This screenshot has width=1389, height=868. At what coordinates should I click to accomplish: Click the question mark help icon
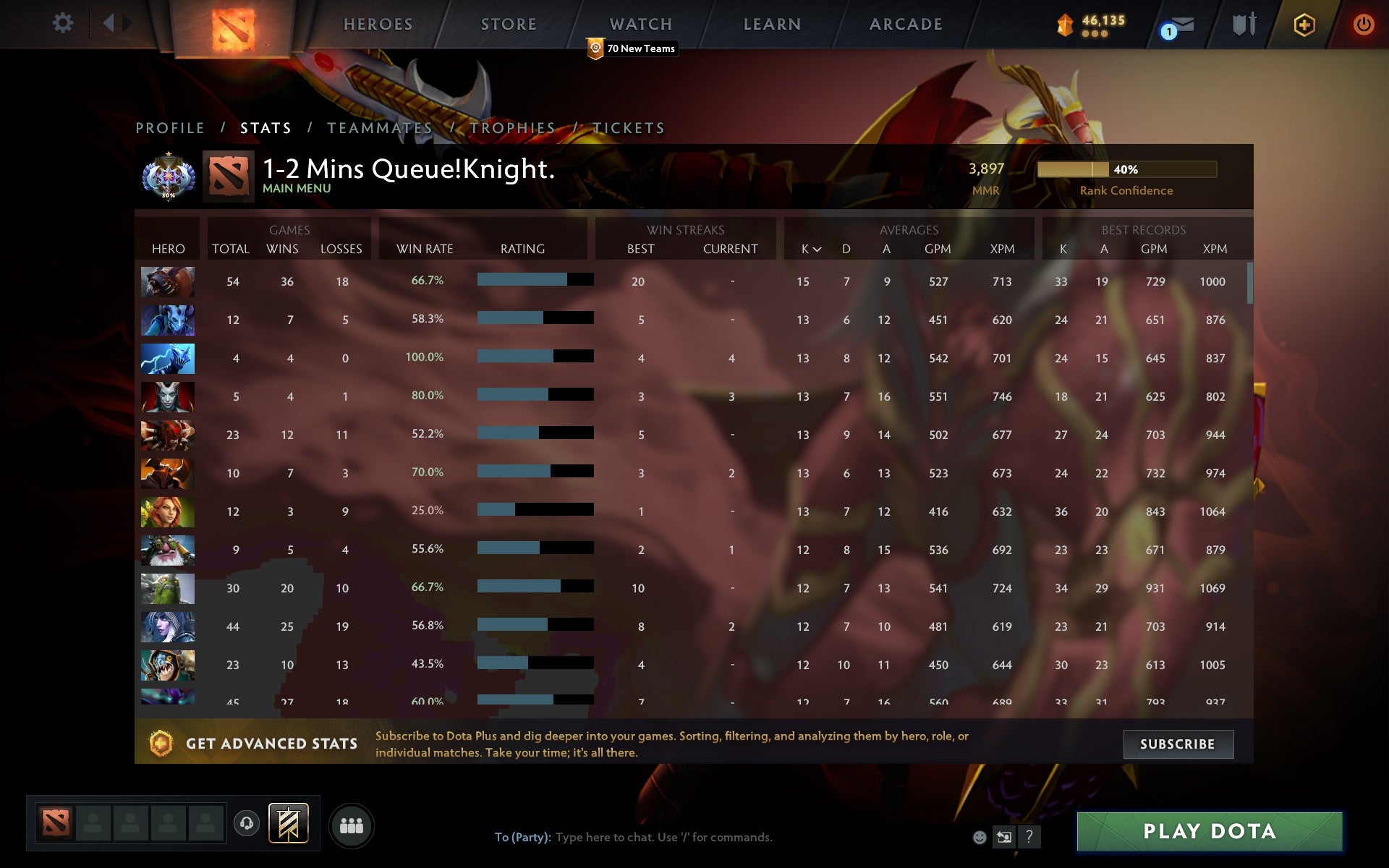[x=1028, y=838]
